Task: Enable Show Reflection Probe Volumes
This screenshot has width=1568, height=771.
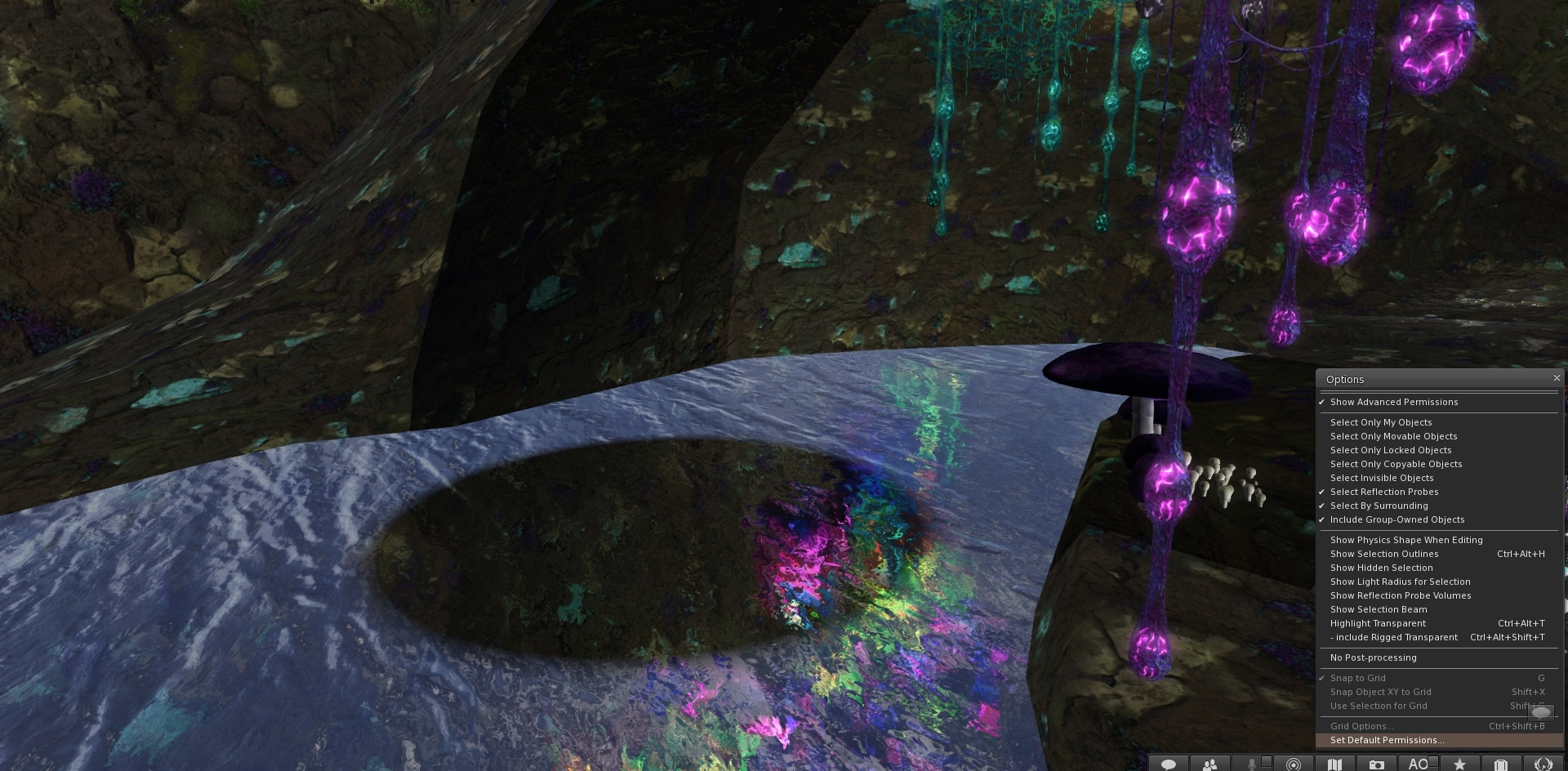Action: pos(1400,595)
